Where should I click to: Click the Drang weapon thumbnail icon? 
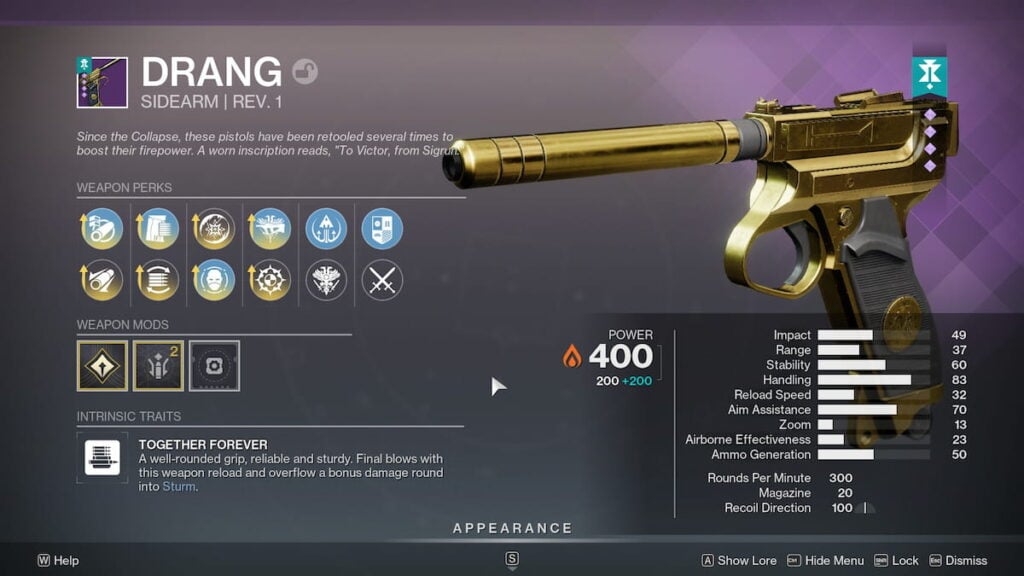102,82
